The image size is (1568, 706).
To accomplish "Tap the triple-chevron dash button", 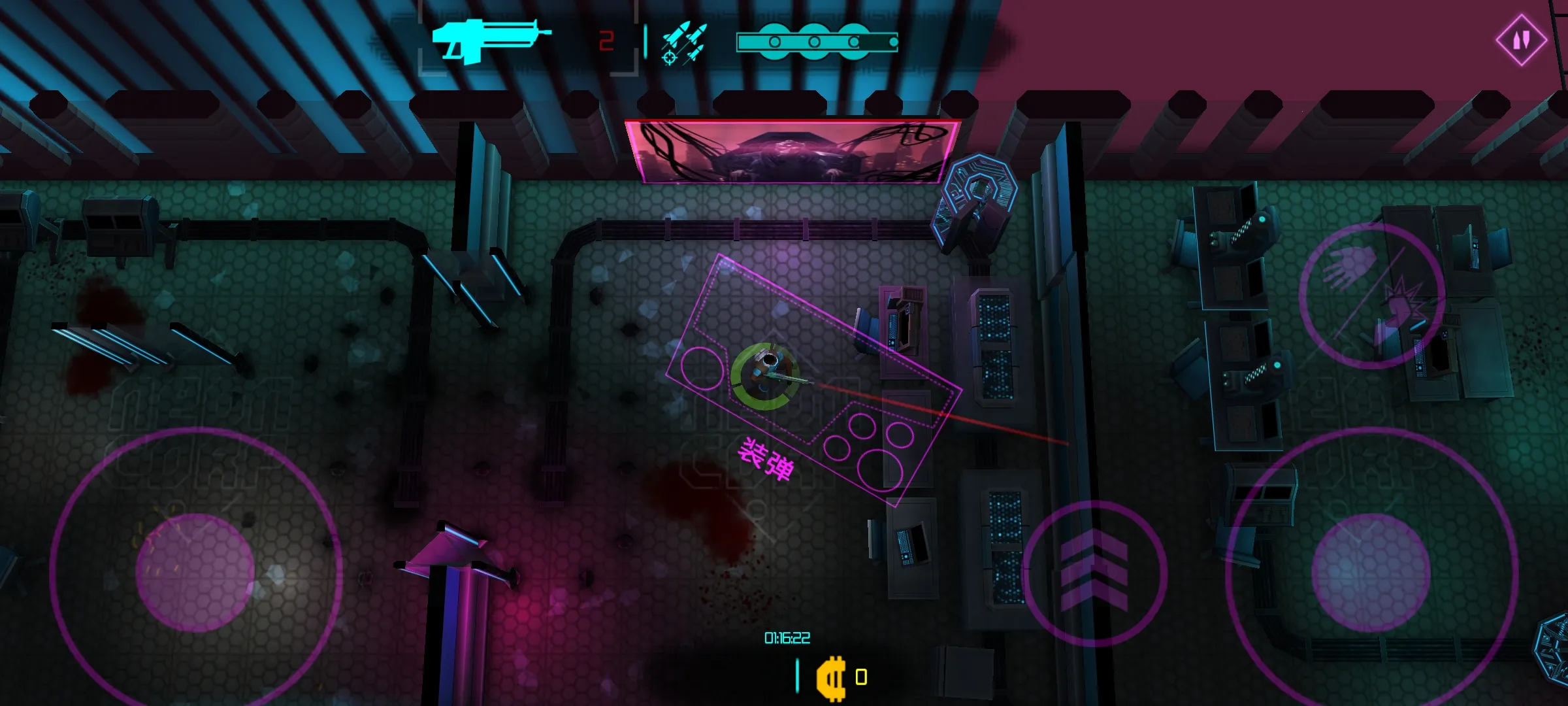I will 1094,573.
